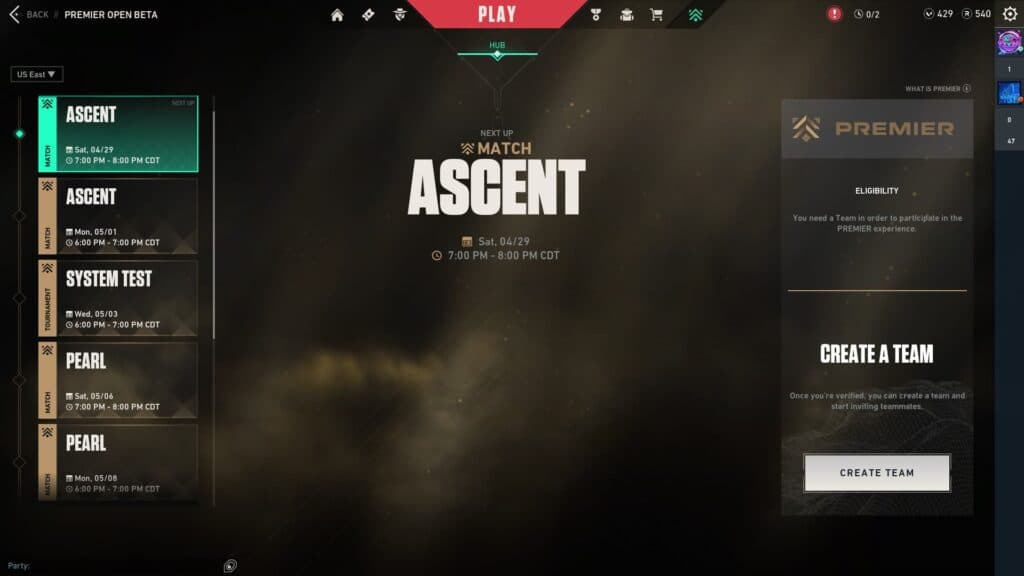Select the Ascent match on Sat, 04/29
Viewport: 1024px width, 576px height.
[x=118, y=134]
